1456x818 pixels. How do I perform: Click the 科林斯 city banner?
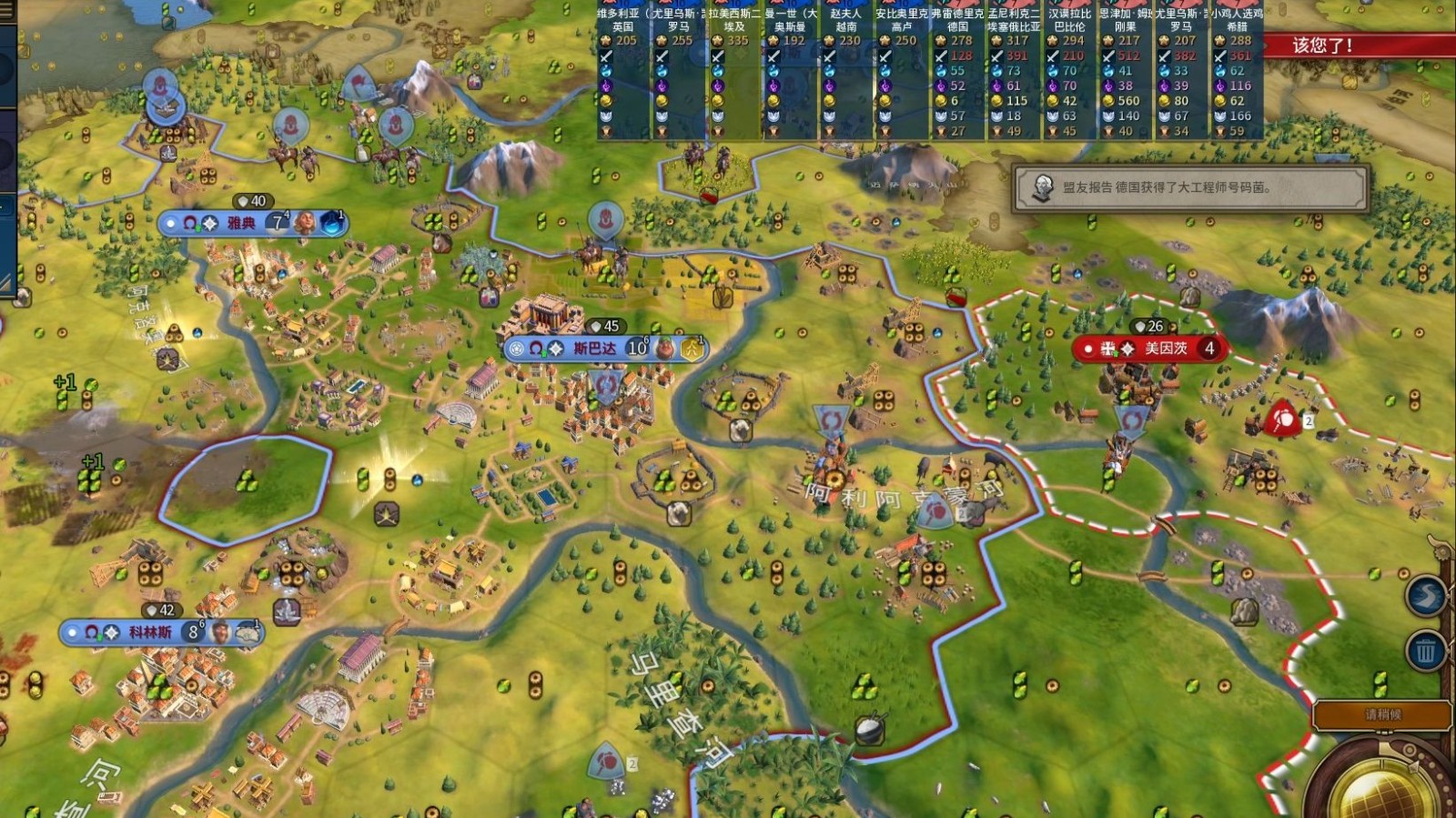click(150, 631)
